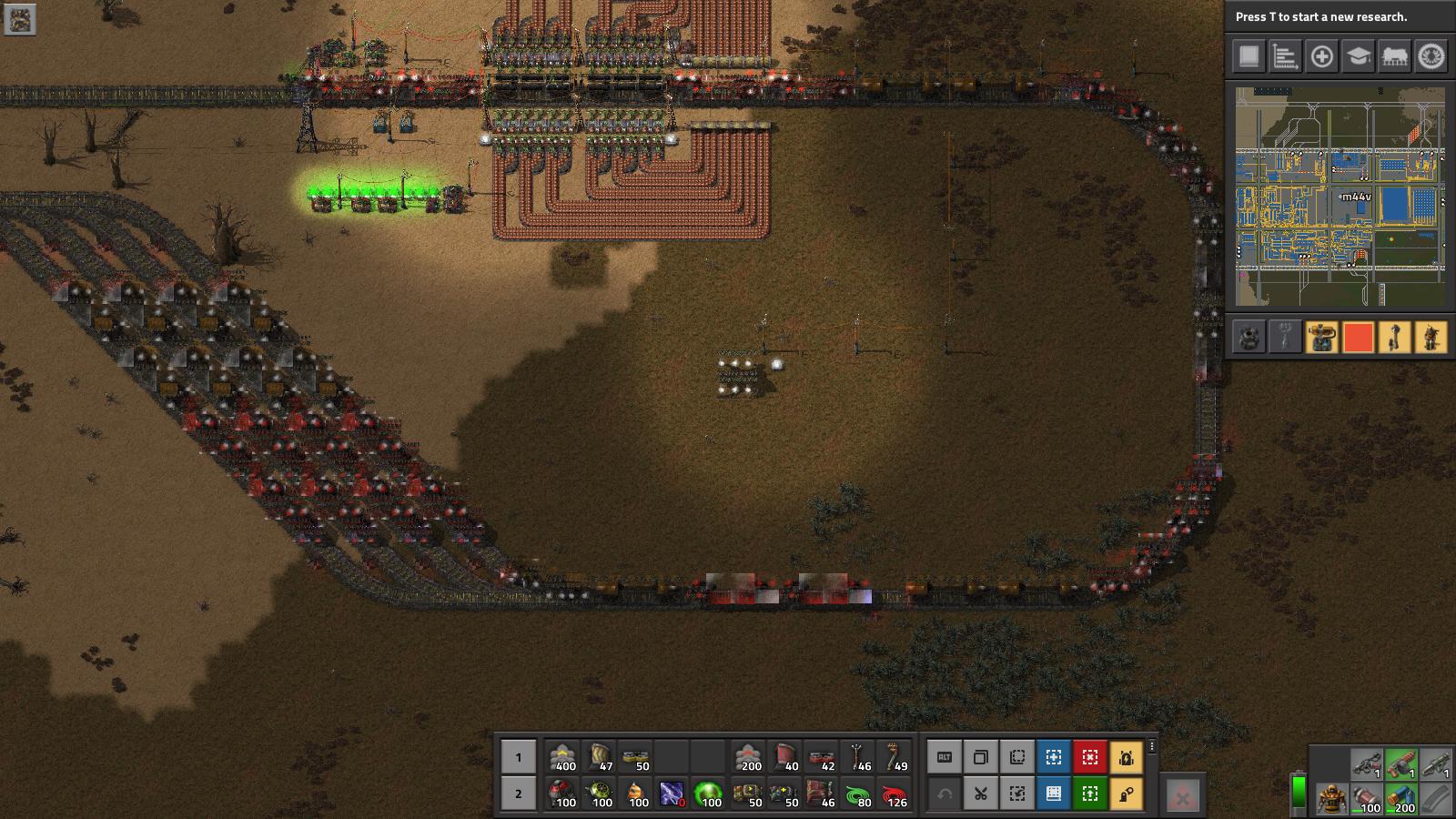The width and height of the screenshot is (1456, 819).
Task: Open the technology tree graduation cap button
Action: [x=1358, y=56]
